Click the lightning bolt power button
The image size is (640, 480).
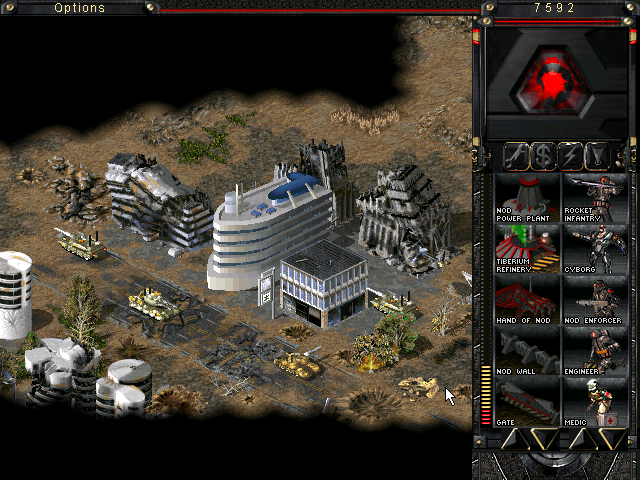click(571, 156)
